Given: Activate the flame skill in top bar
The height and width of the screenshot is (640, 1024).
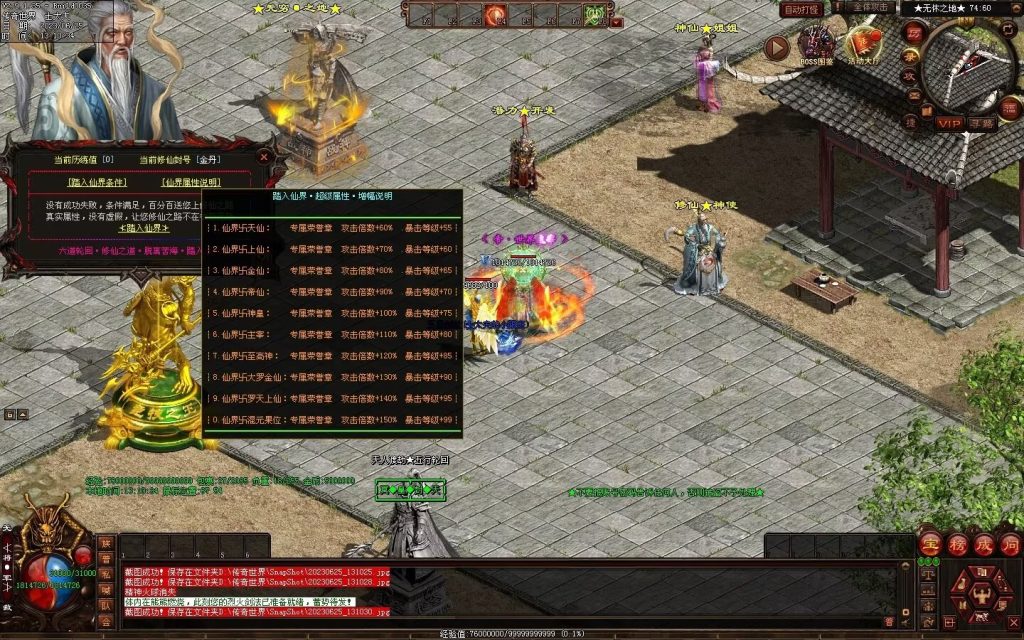Looking at the screenshot, I should click(x=495, y=15).
